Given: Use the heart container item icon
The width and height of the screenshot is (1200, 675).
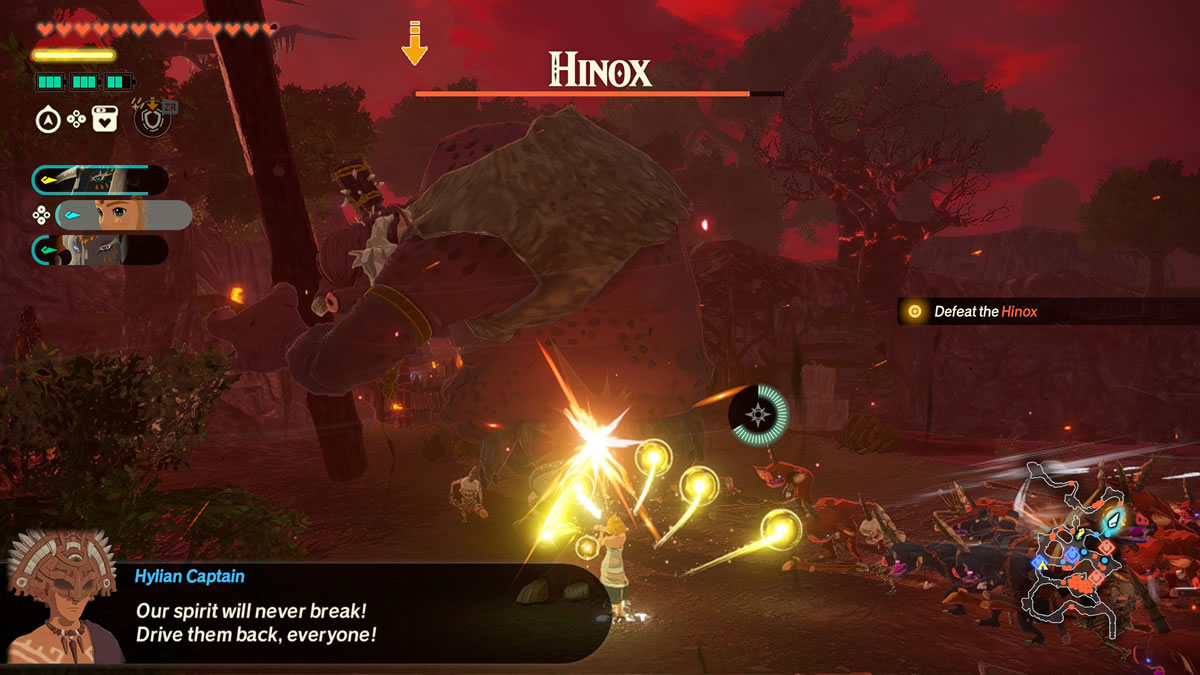Looking at the screenshot, I should point(105,120).
